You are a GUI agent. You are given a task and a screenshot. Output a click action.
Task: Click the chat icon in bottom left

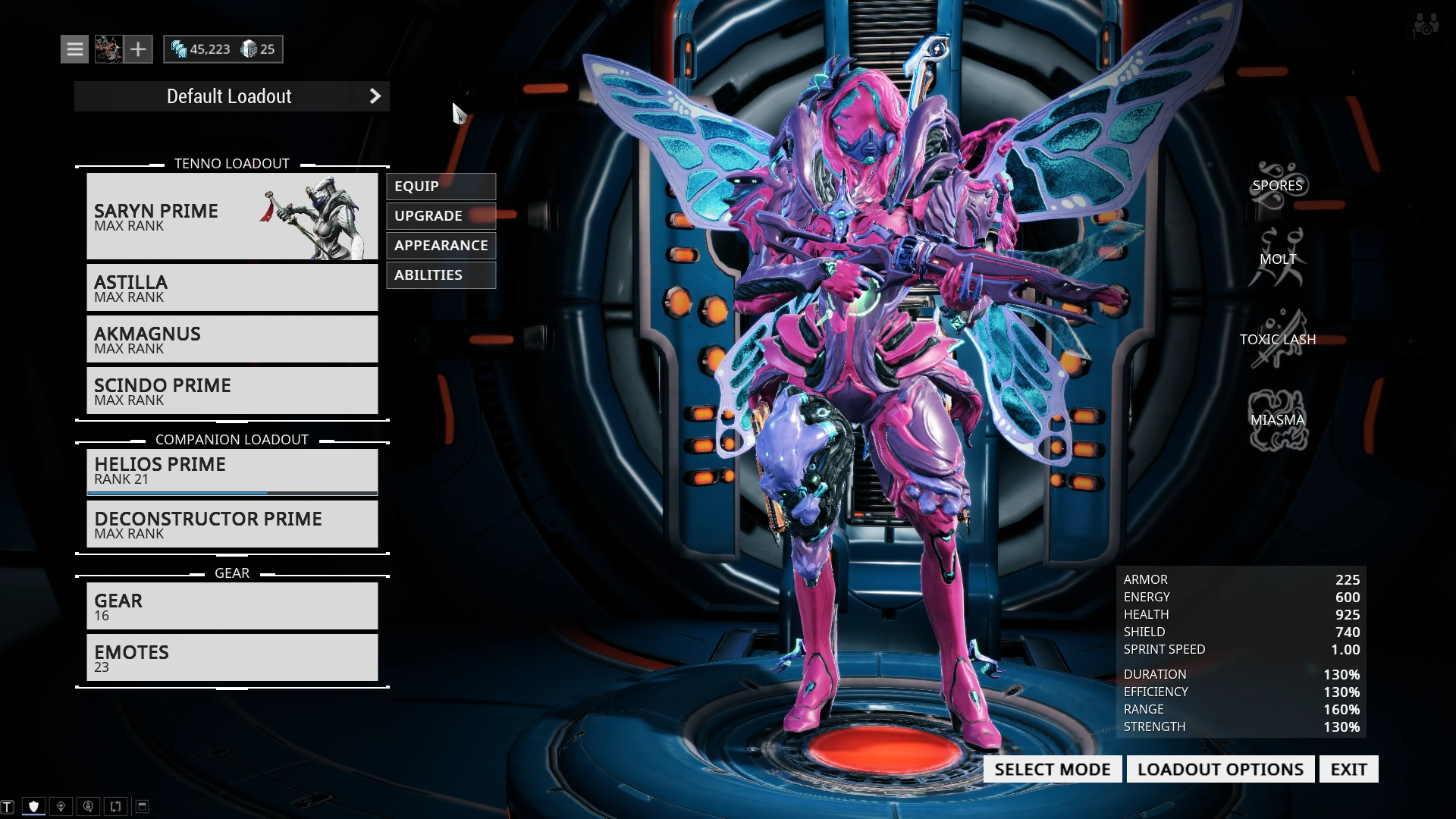click(8, 806)
